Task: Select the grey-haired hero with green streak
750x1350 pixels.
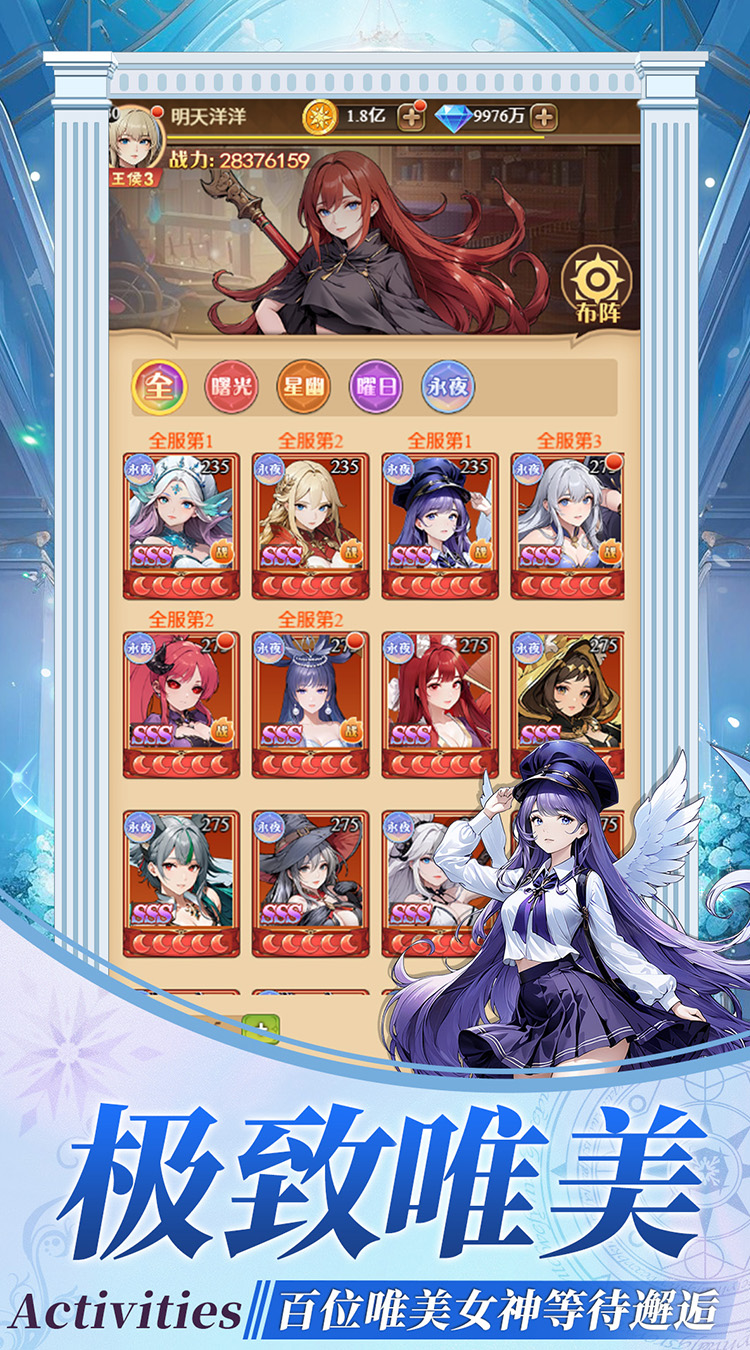Action: 181,882
